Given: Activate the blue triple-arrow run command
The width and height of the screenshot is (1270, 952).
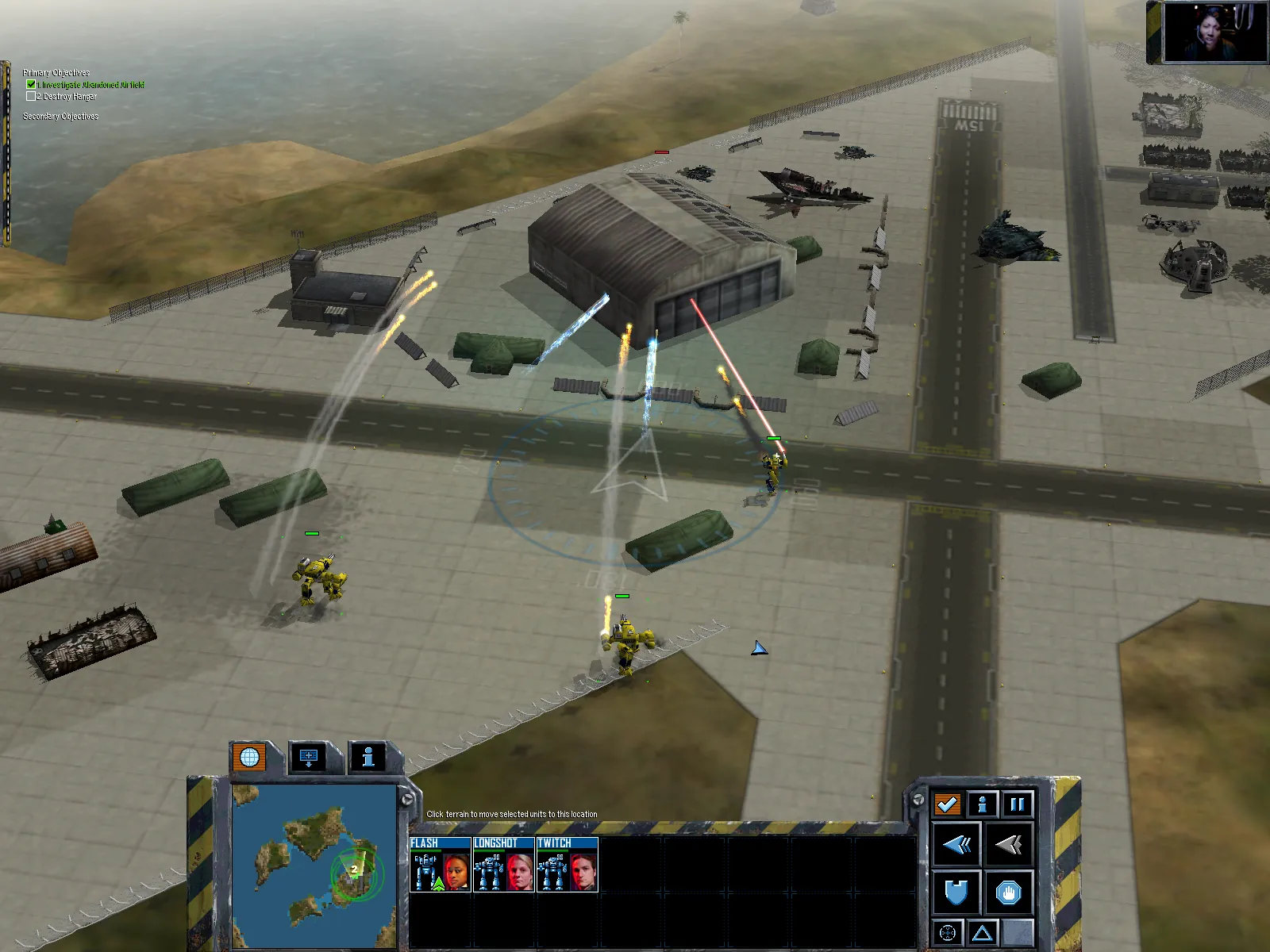Looking at the screenshot, I should (956, 845).
